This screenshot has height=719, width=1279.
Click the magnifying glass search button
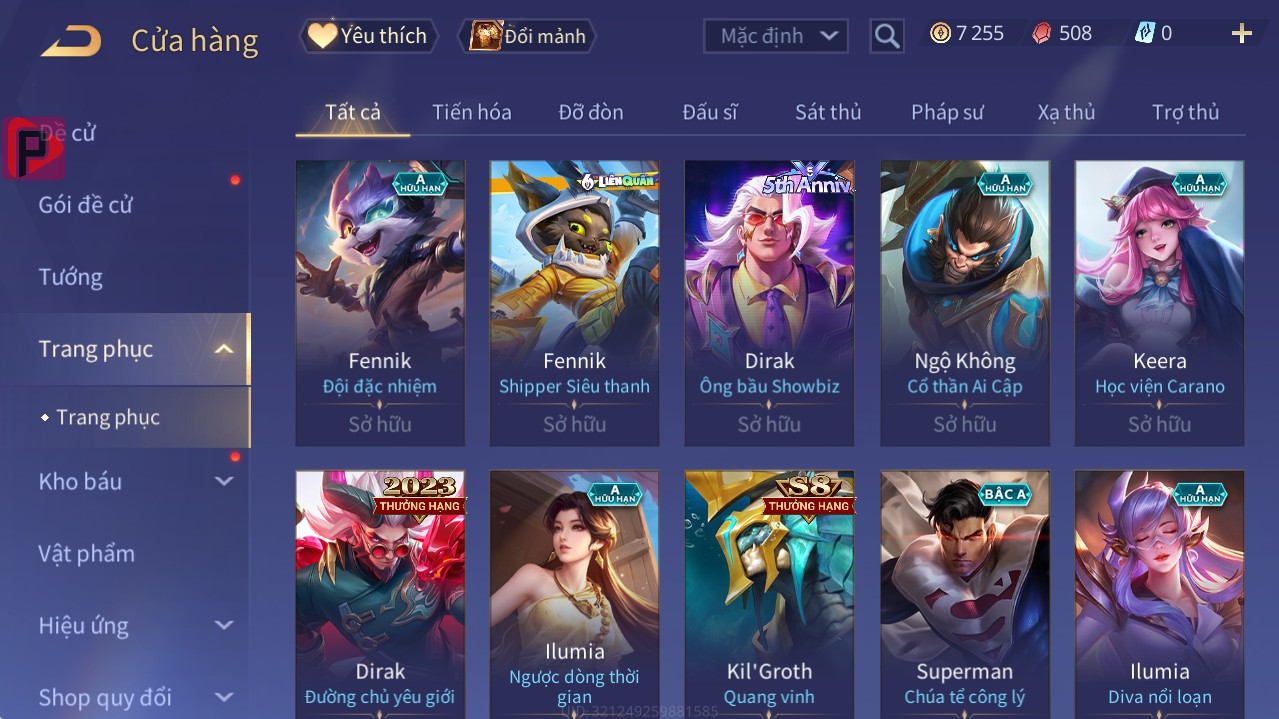click(x=886, y=37)
